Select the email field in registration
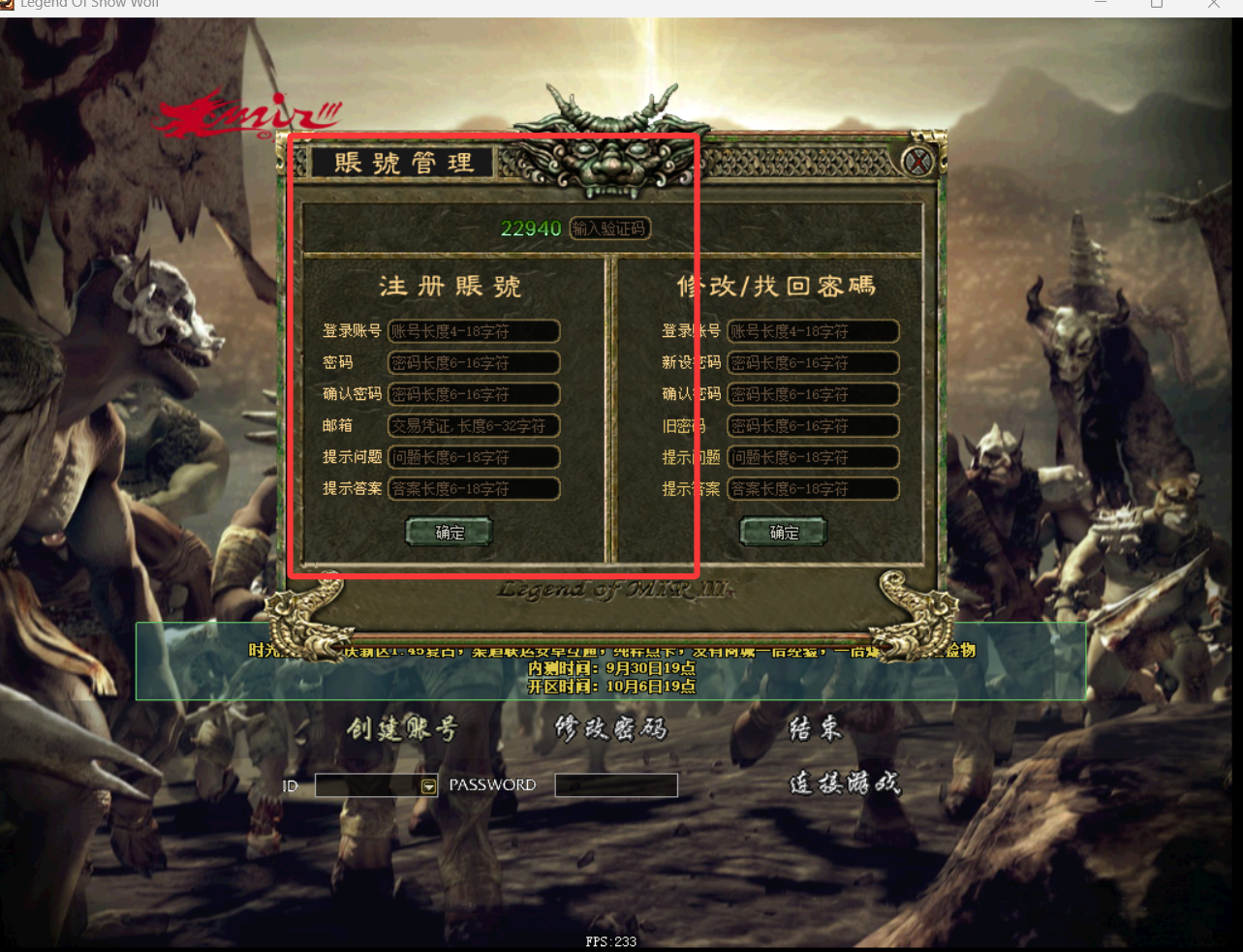The width and height of the screenshot is (1243, 952). tap(474, 425)
